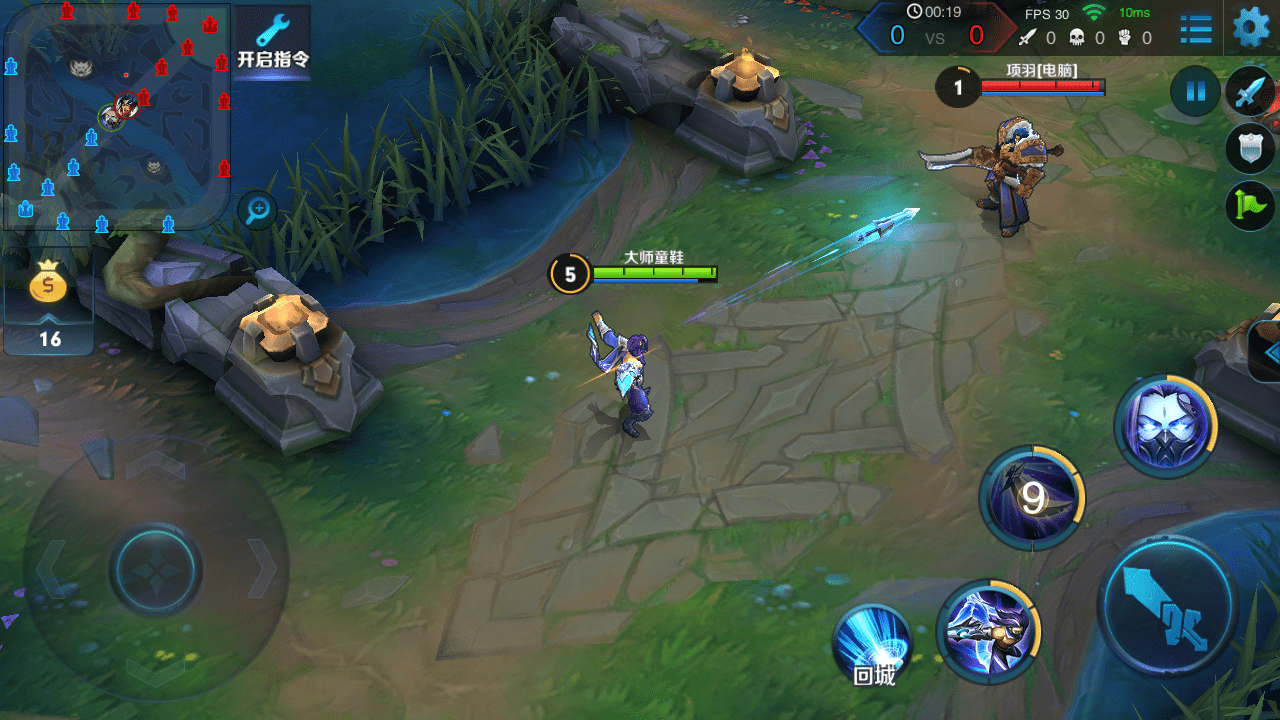Open the scoreboard list icon
The height and width of the screenshot is (720, 1280).
click(x=1196, y=29)
